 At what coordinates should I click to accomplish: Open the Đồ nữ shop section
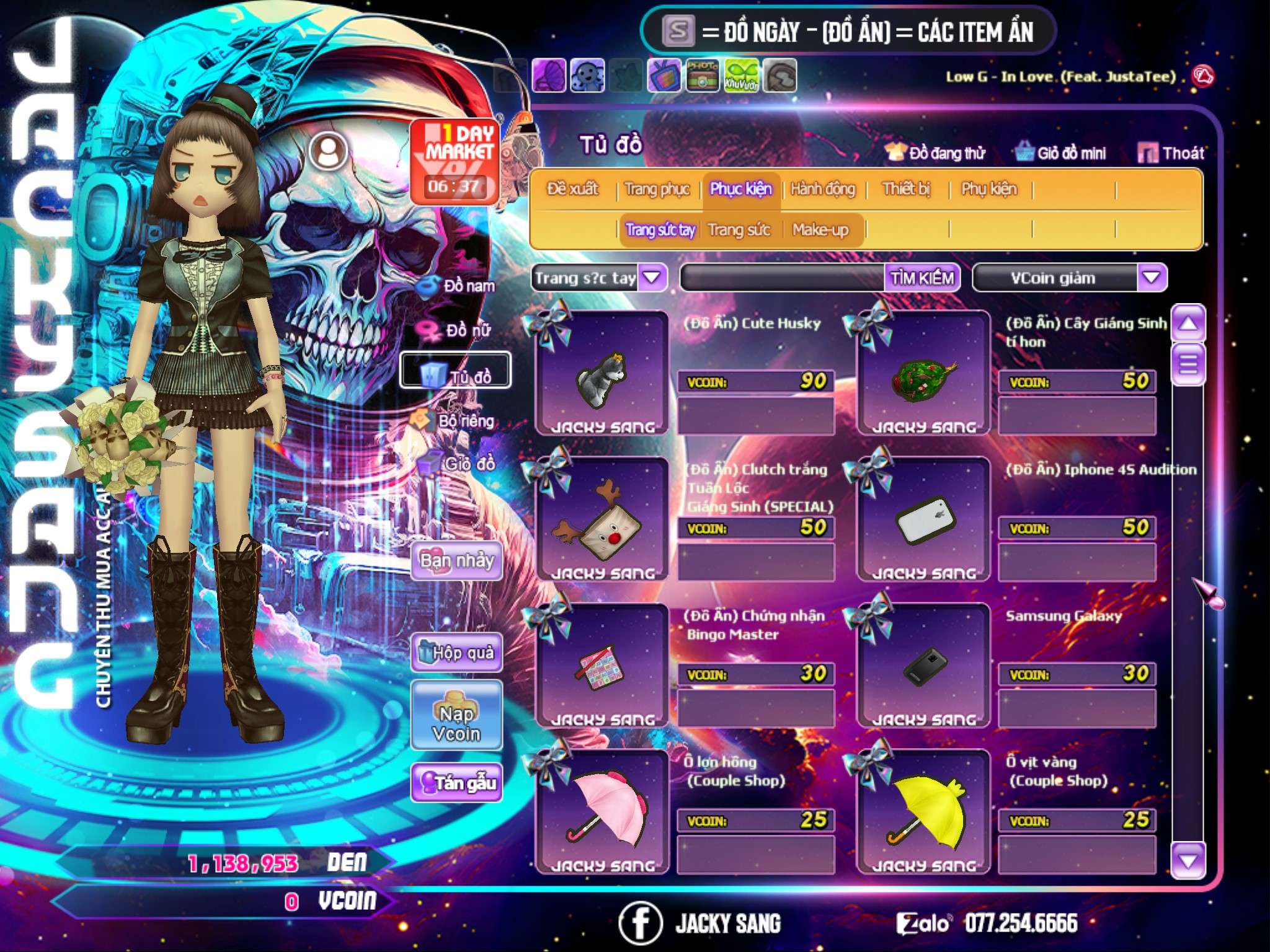coord(459,330)
